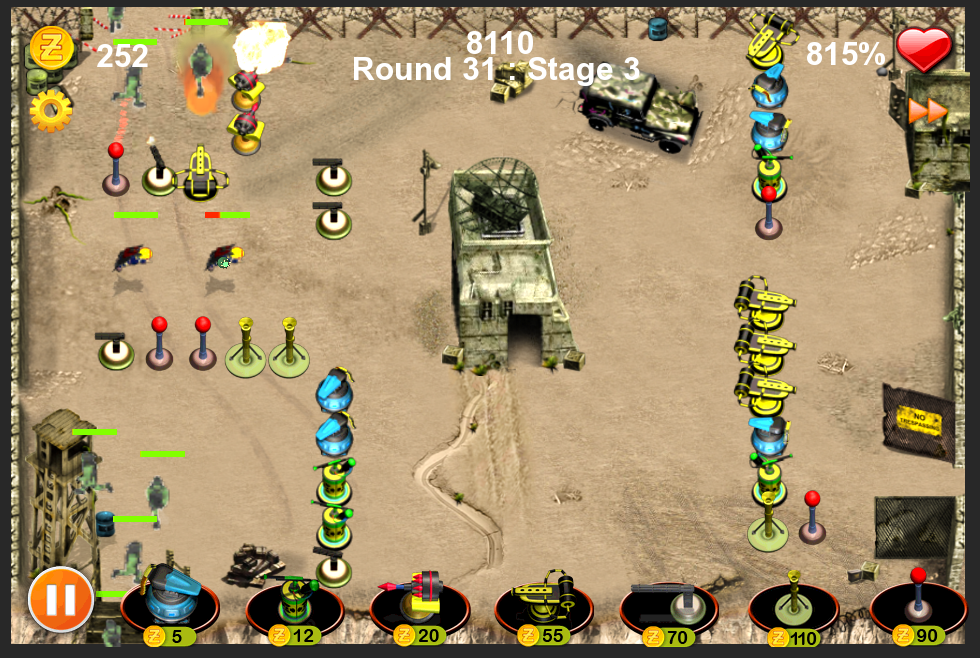Viewport: 980px width, 658px height.
Task: Open settings via the gear icon
Action: [x=50, y=110]
